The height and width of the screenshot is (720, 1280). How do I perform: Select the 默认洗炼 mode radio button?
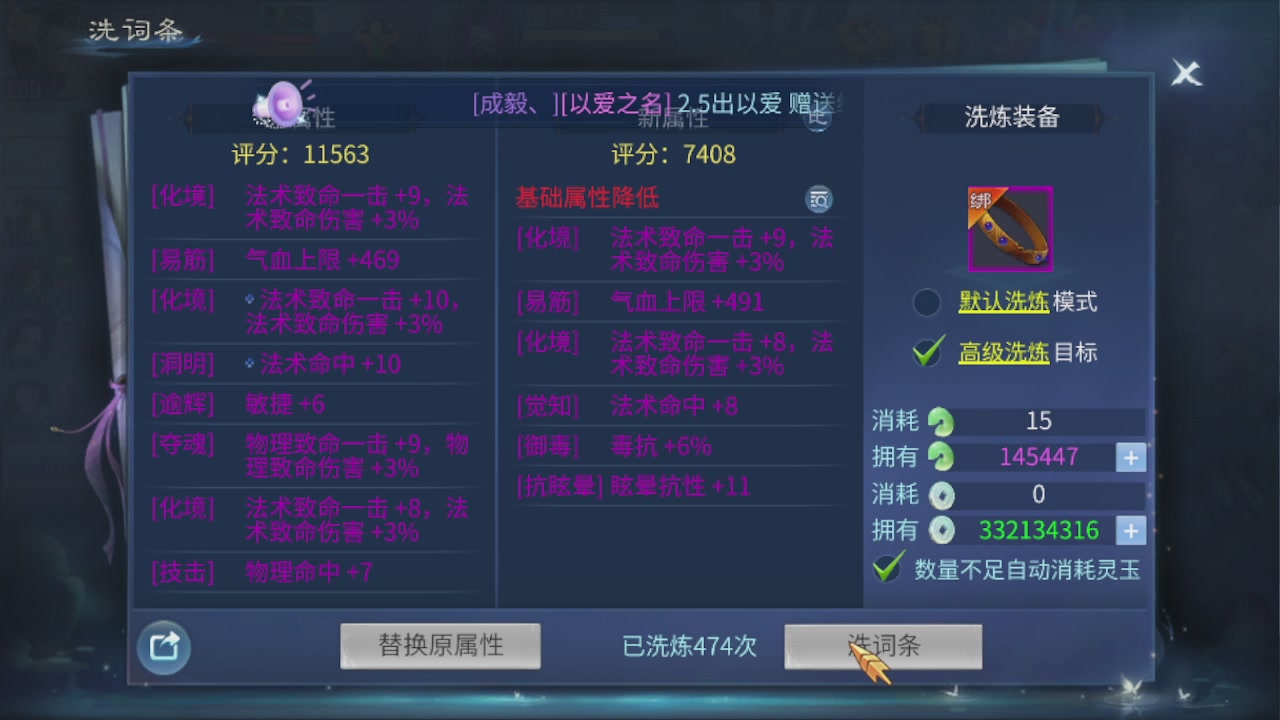tap(926, 302)
